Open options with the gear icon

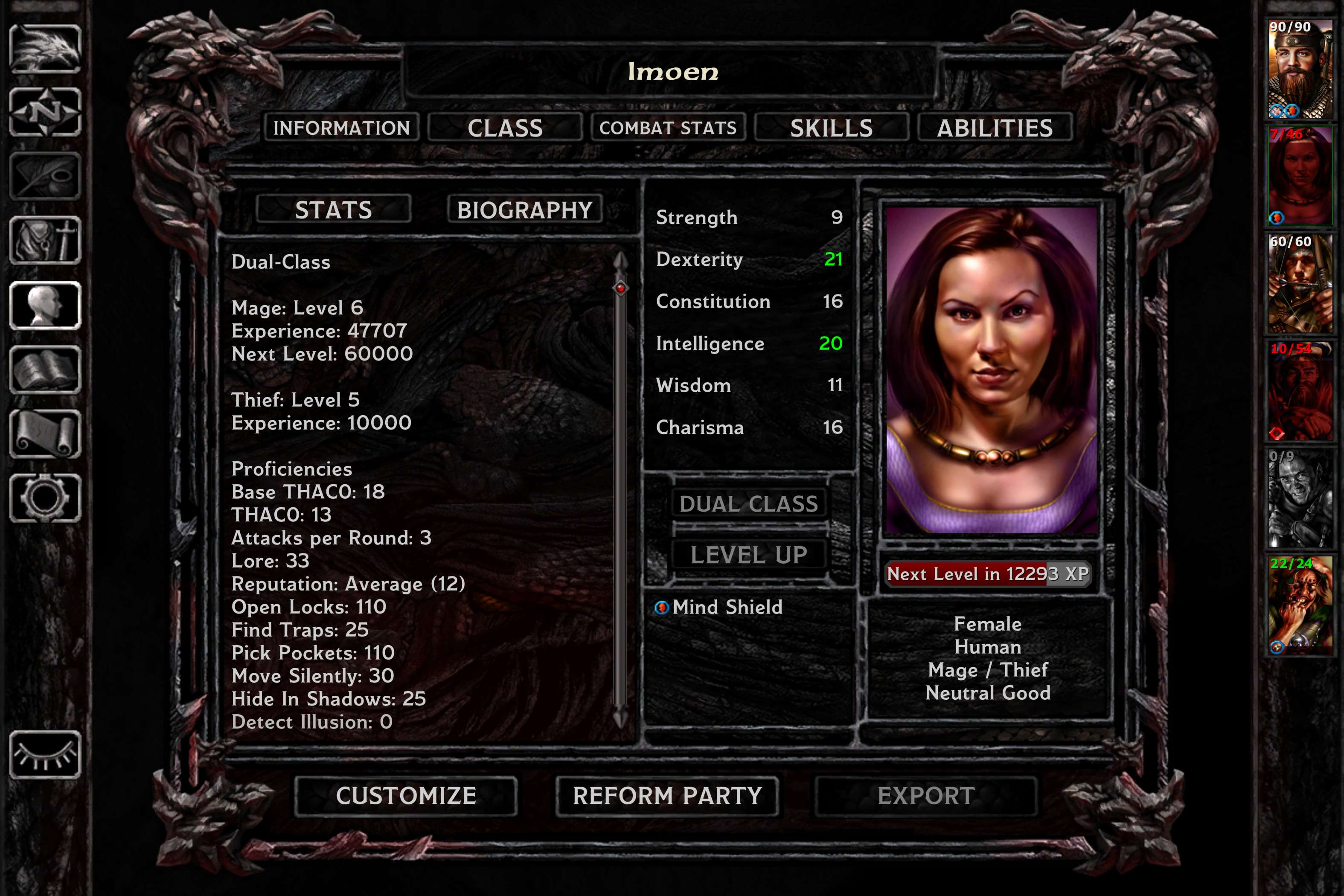pyautogui.click(x=45, y=498)
